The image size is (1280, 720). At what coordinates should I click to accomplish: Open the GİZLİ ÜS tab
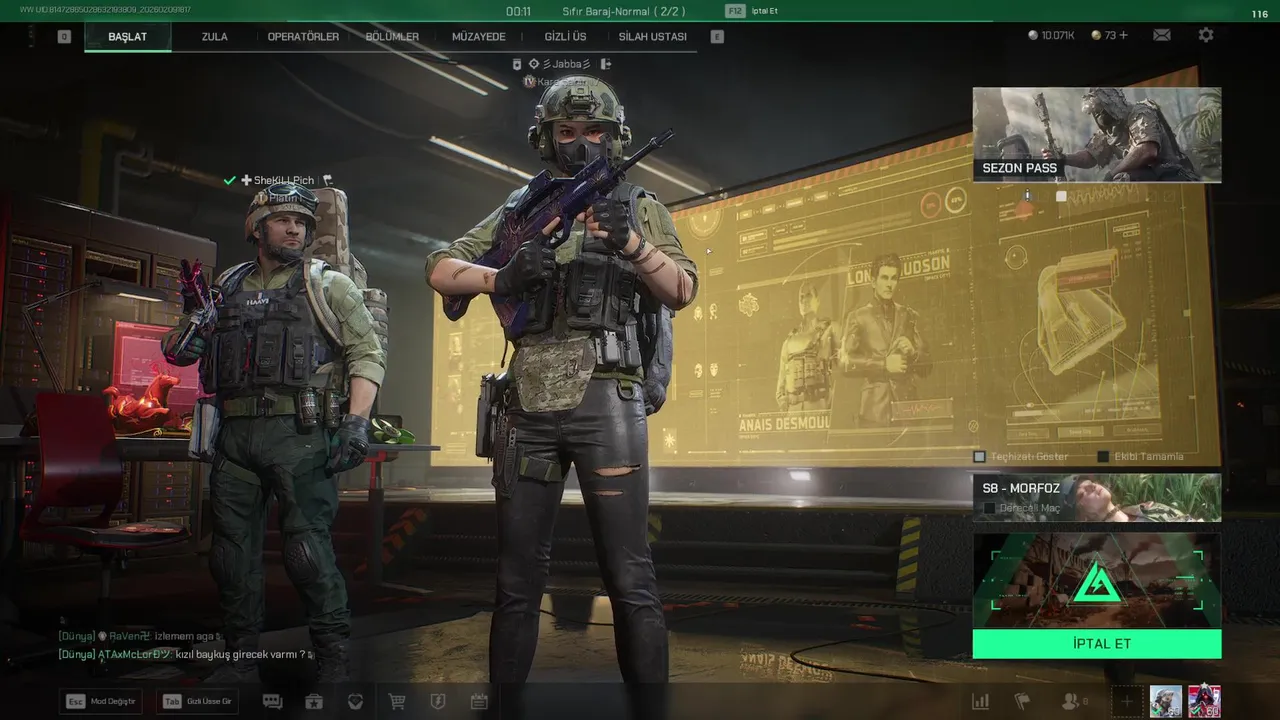pyautogui.click(x=565, y=37)
